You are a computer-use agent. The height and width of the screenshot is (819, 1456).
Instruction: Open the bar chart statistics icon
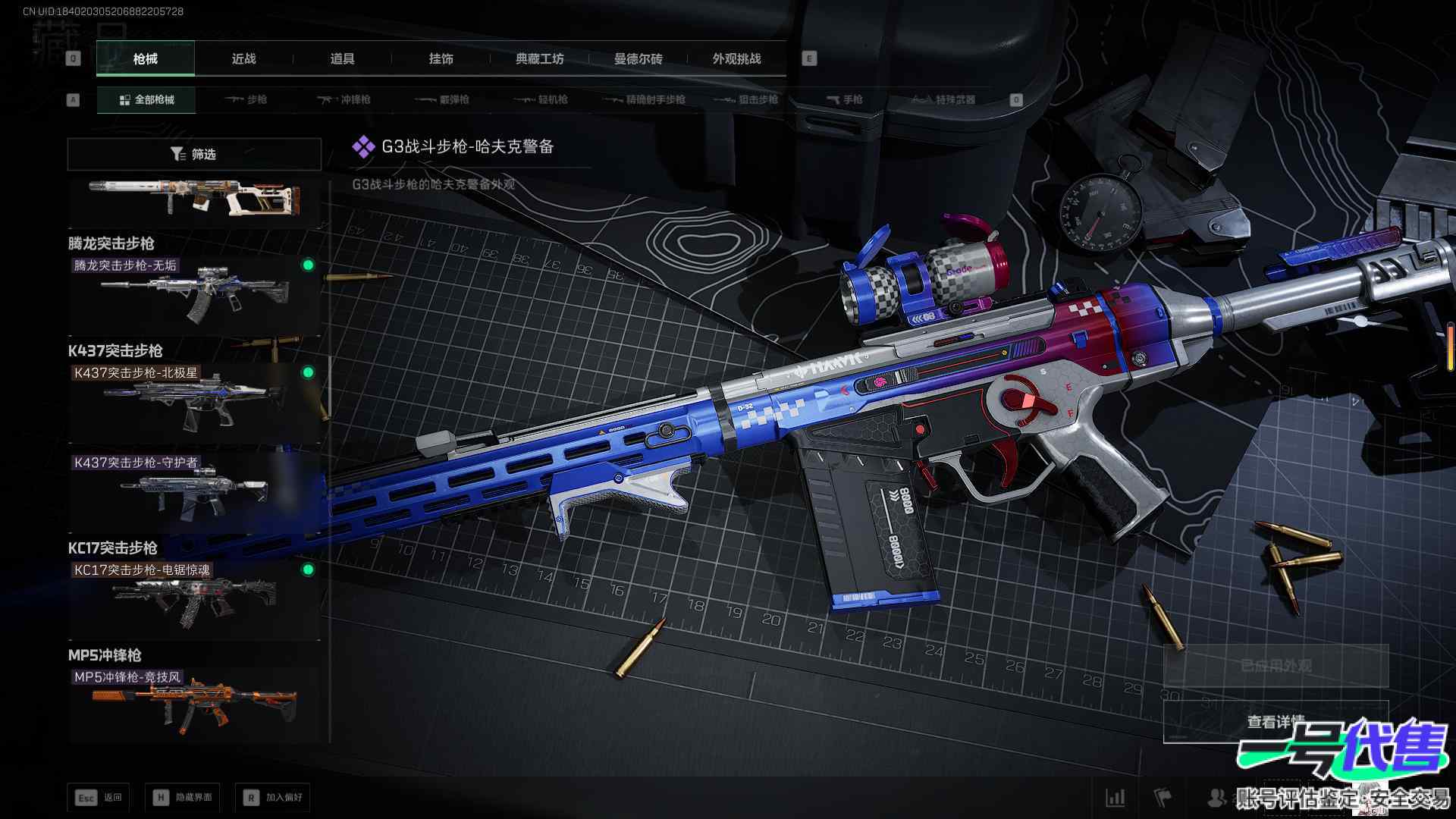coord(1116,798)
